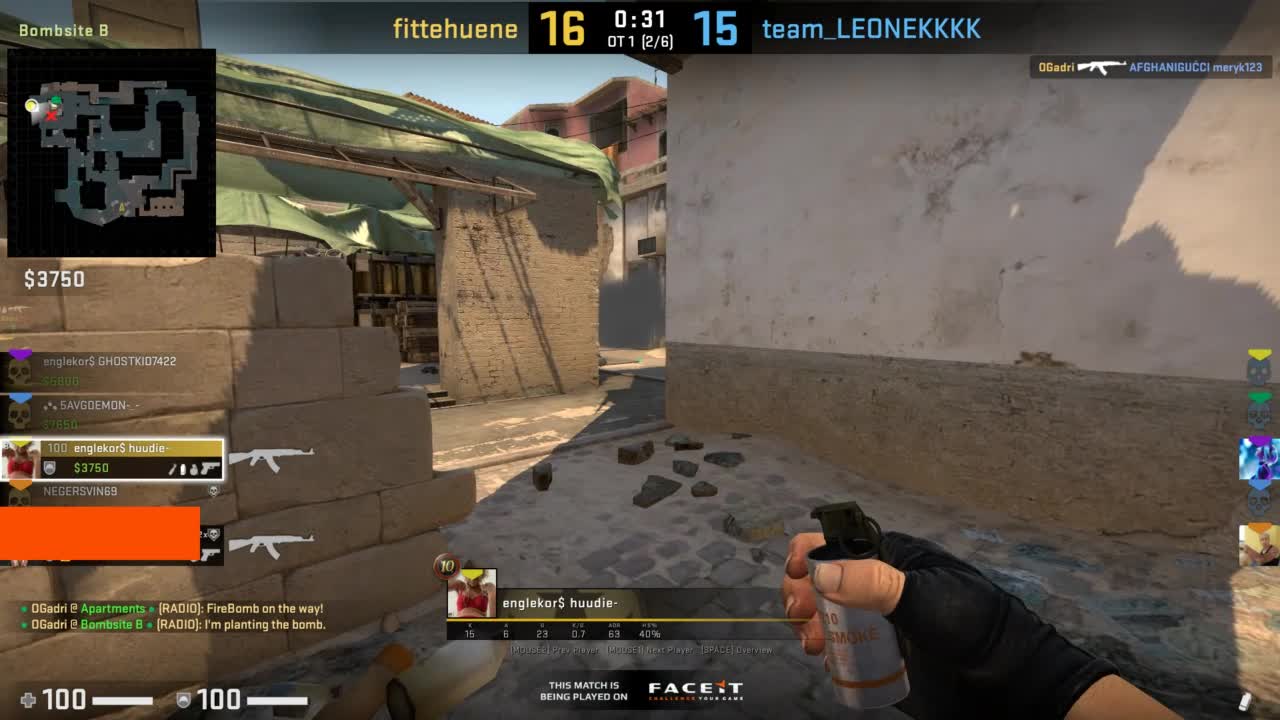Click the team_LEONEKKKK team name
Screen dimensions: 1280x720
pyautogui.click(x=871, y=29)
